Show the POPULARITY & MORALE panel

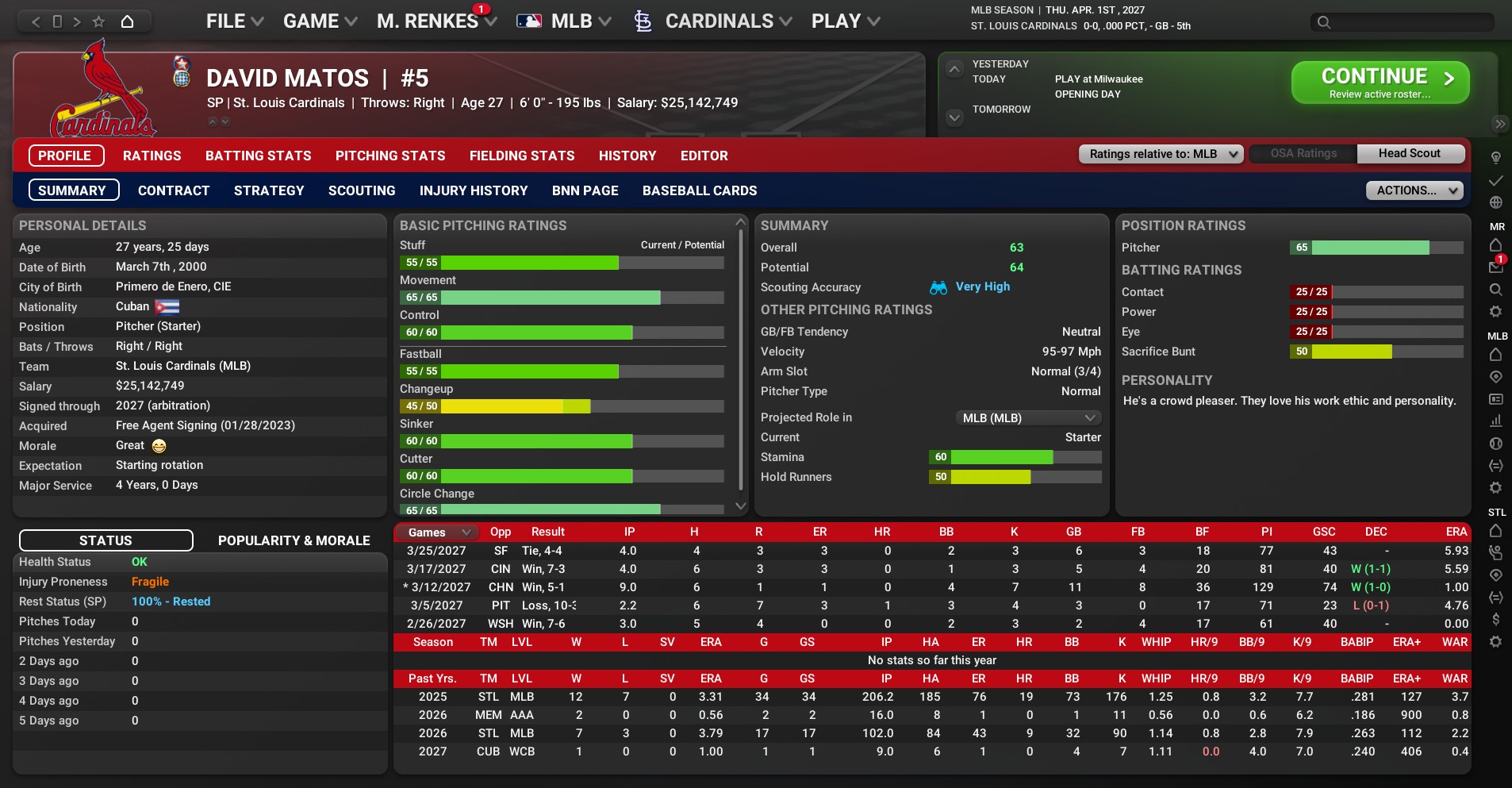pyautogui.click(x=294, y=540)
